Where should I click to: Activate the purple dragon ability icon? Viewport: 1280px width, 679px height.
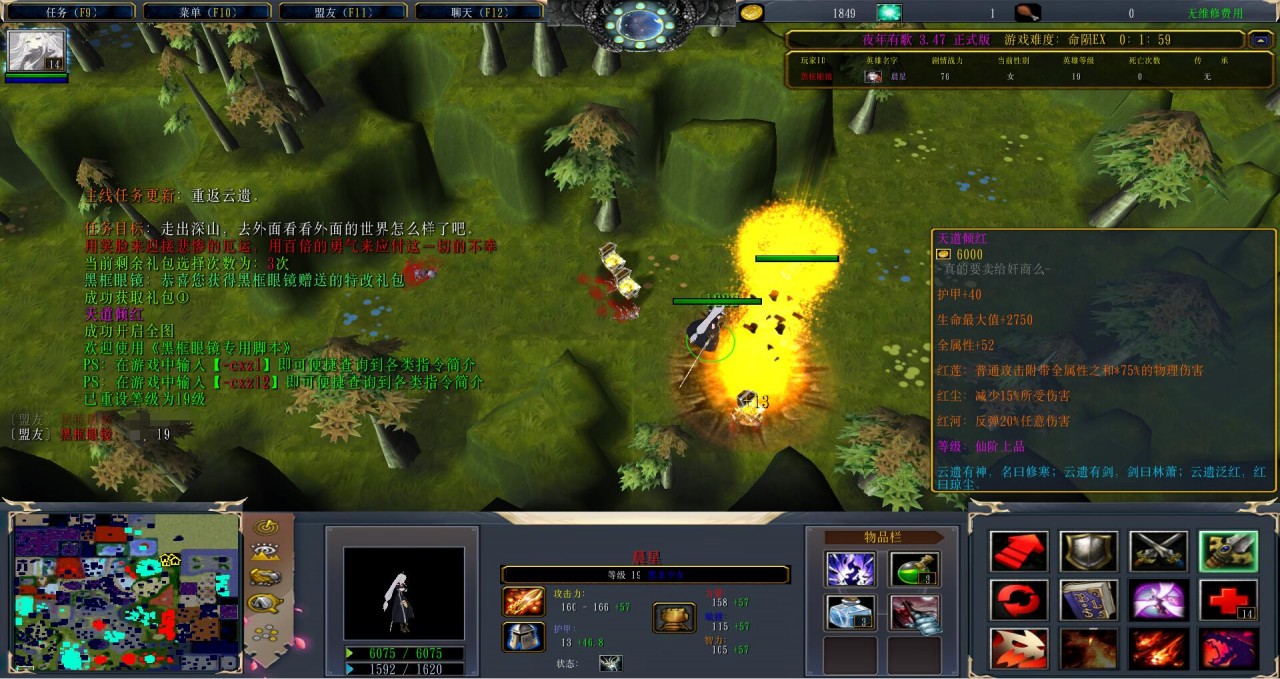(1228, 648)
